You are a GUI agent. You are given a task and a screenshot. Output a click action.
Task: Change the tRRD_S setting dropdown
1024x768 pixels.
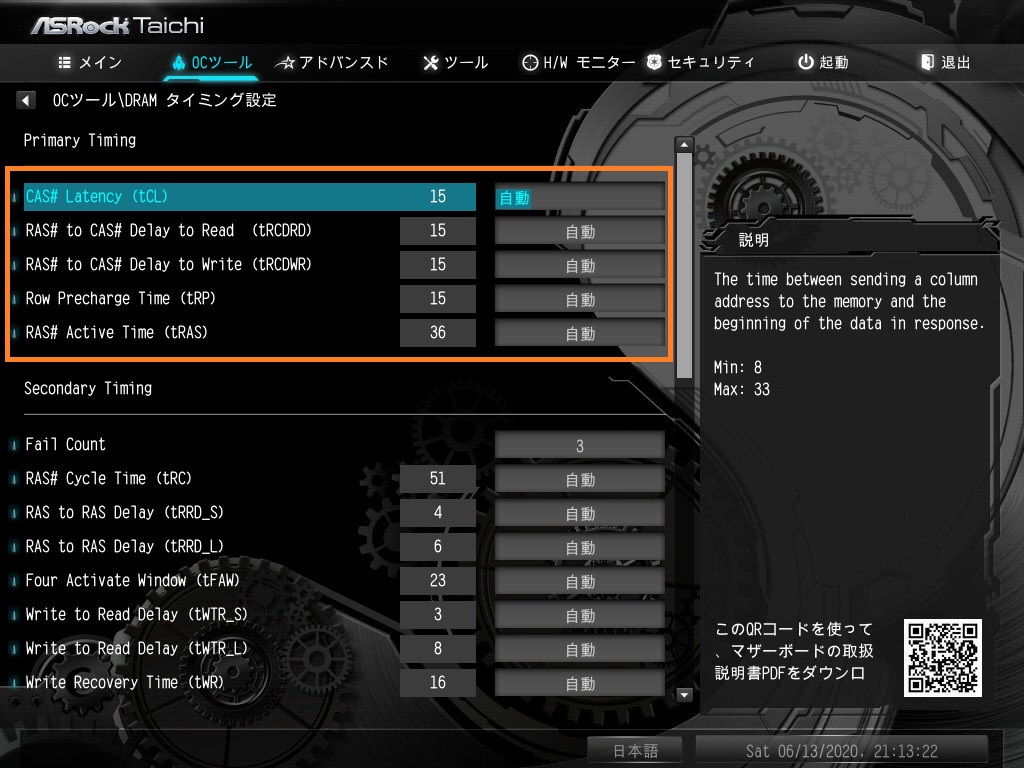580,513
